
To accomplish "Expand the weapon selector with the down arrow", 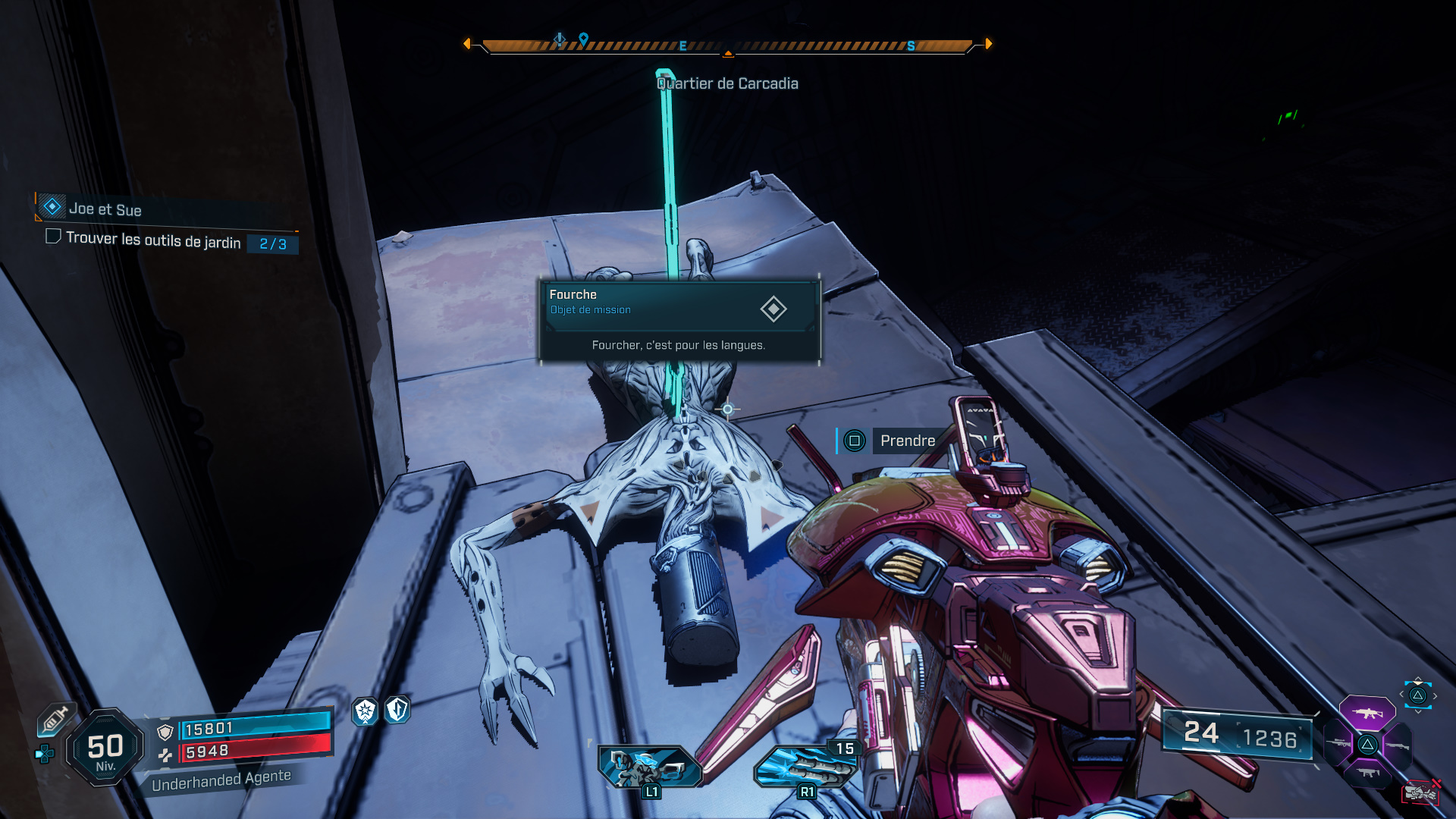I will point(1419,711).
